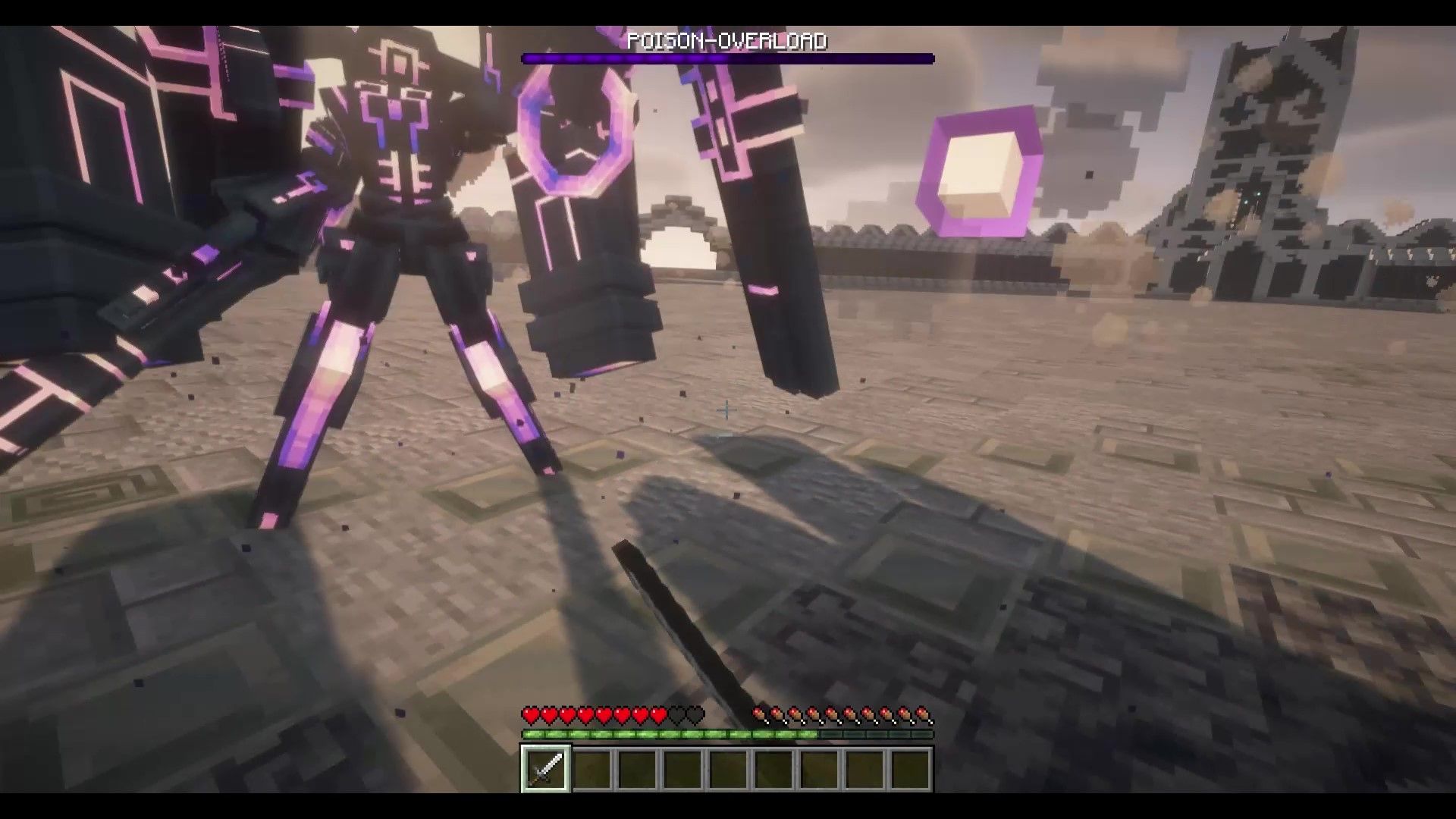The image size is (1456, 819).
Task: Select the sword in the first hotbar slot
Action: (544, 770)
